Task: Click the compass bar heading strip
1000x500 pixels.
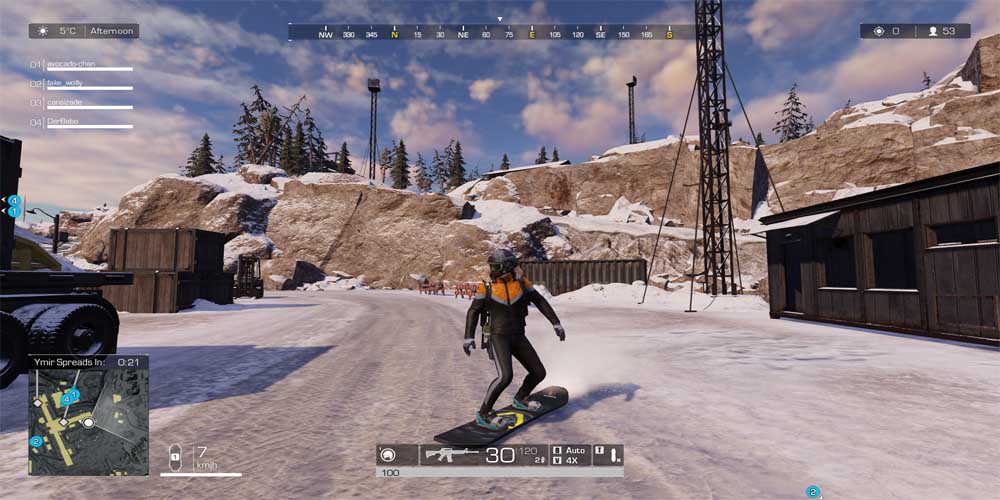Action: pos(495,33)
